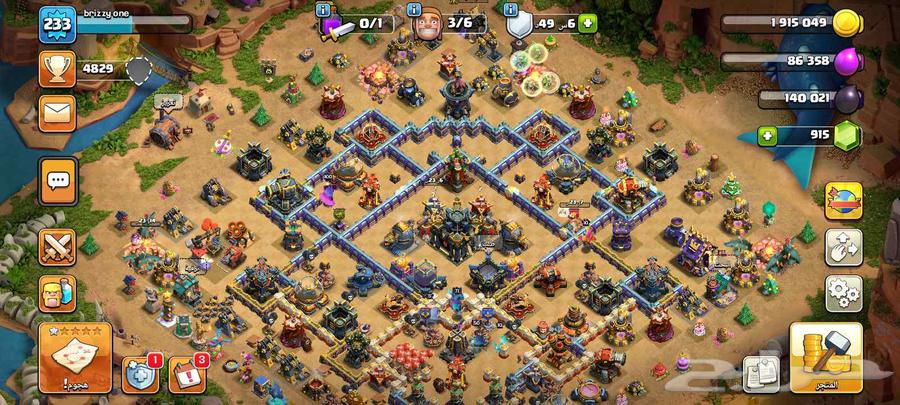Add shield time with the green plus

point(588,23)
